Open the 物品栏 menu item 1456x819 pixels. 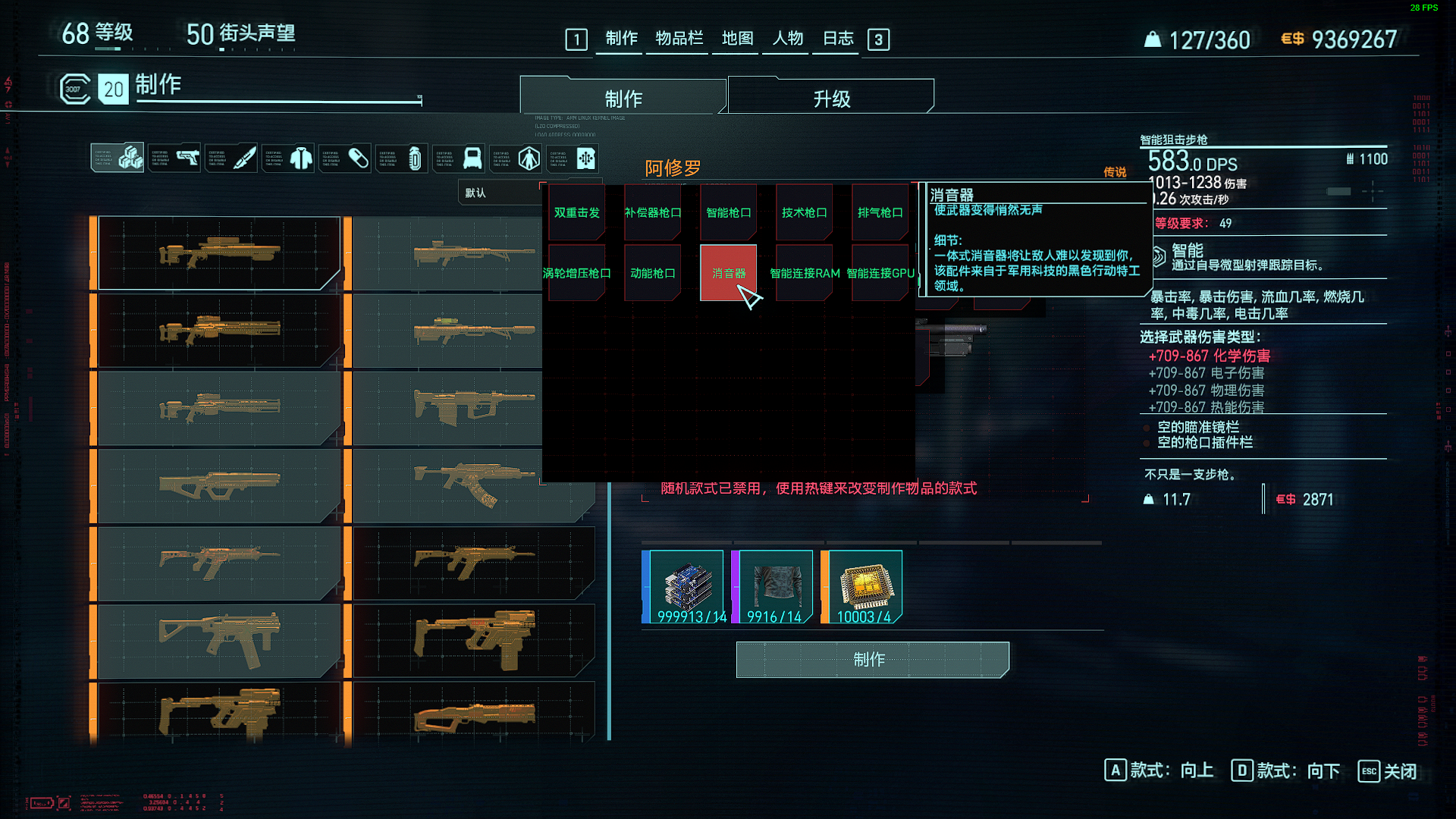coord(678,39)
